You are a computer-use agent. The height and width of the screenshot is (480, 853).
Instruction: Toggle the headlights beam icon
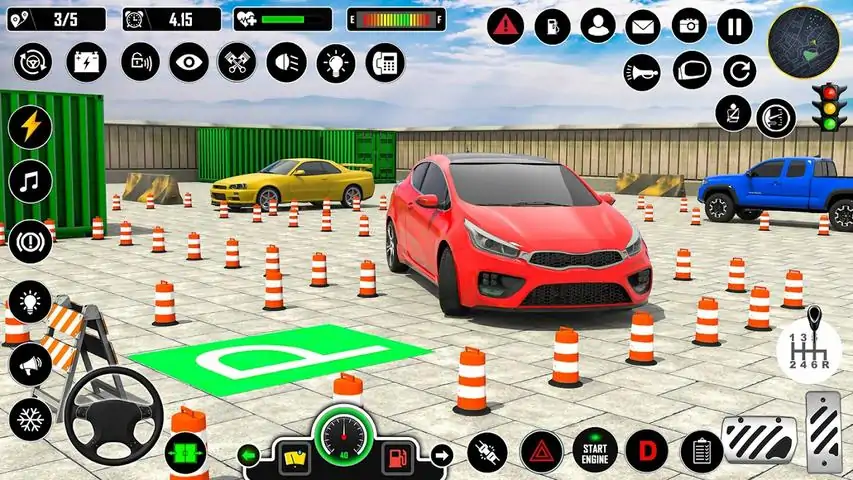tap(286, 63)
